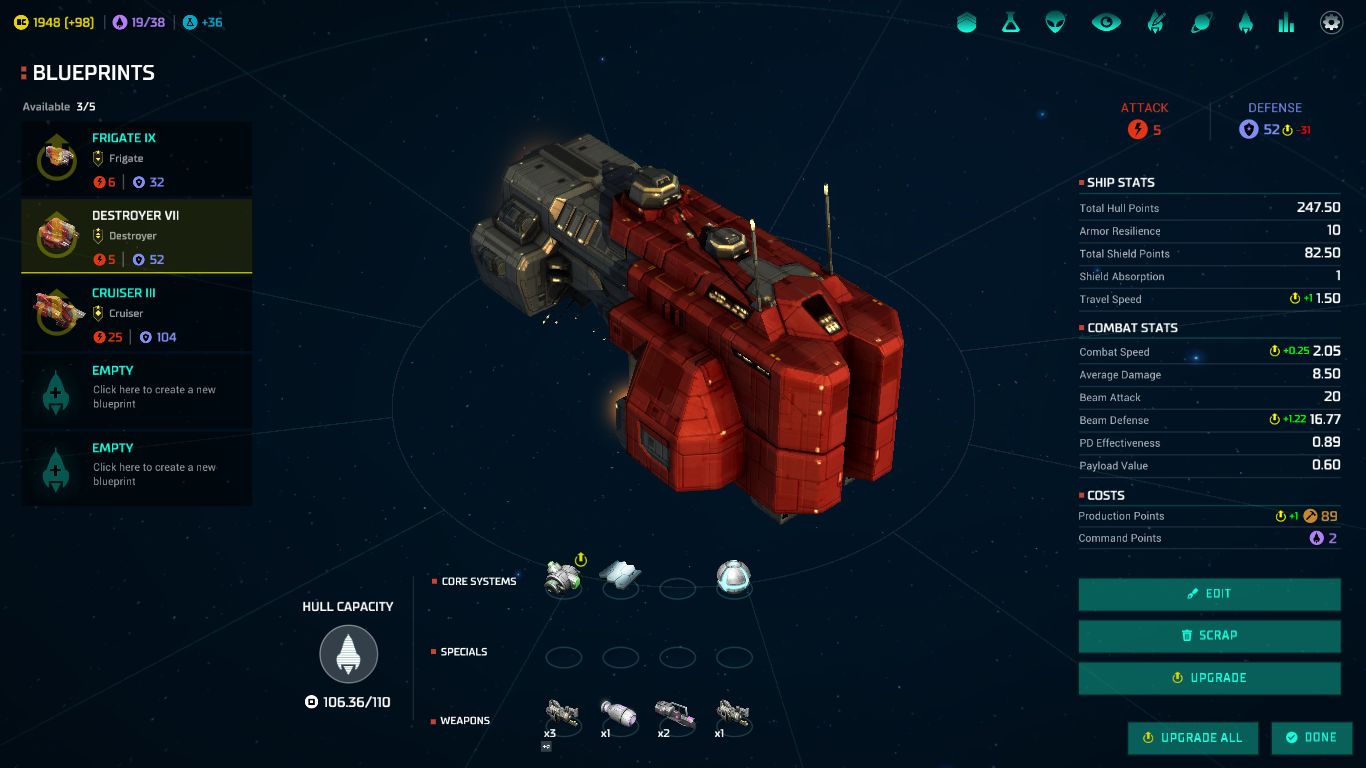Toggle the upgrade arrow above the first core system
Image resolution: width=1366 pixels, height=768 pixels.
pos(580,559)
